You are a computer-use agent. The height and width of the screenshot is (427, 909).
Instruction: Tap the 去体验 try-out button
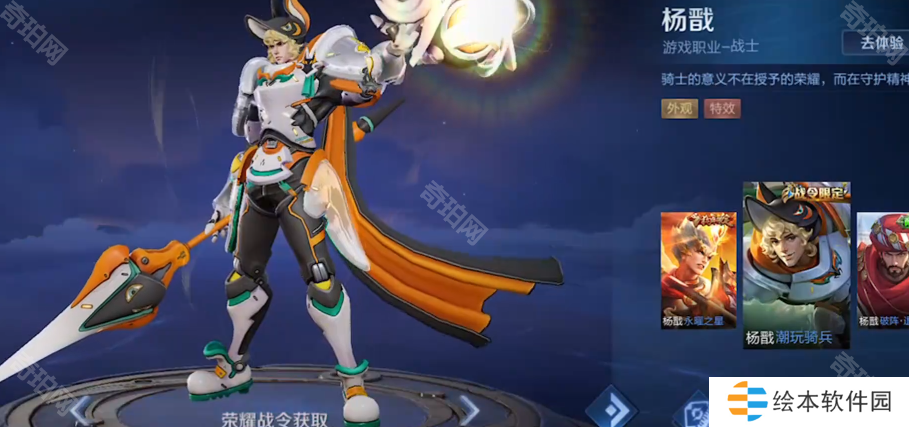point(875,42)
